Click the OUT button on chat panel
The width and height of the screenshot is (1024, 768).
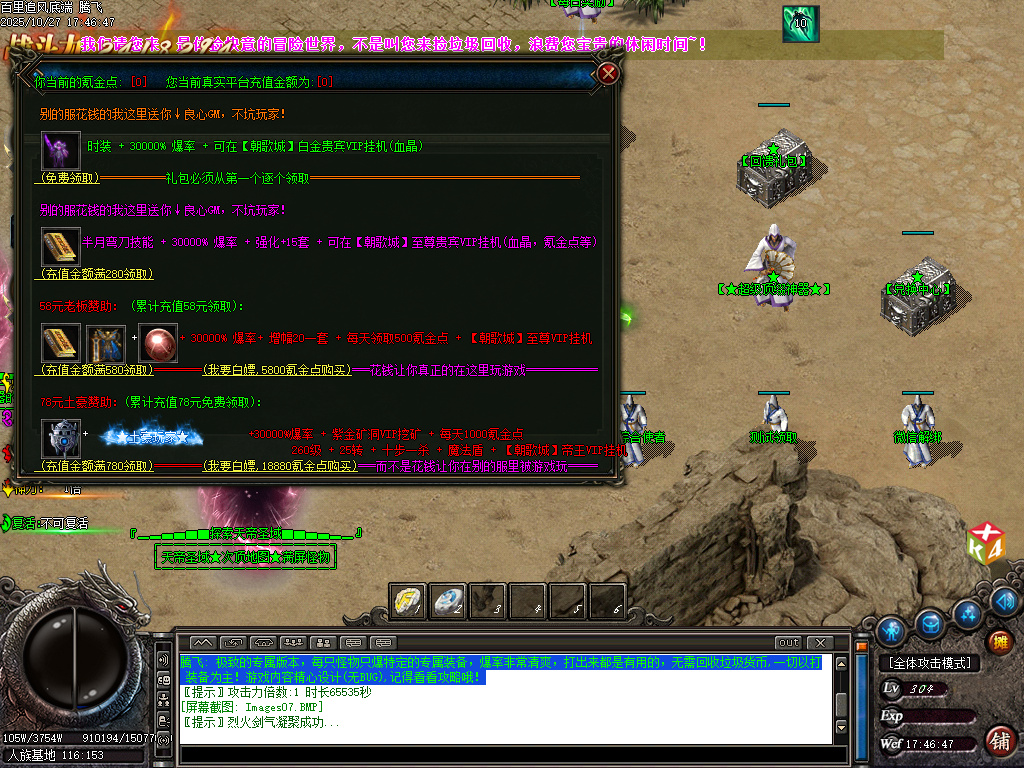tap(788, 642)
